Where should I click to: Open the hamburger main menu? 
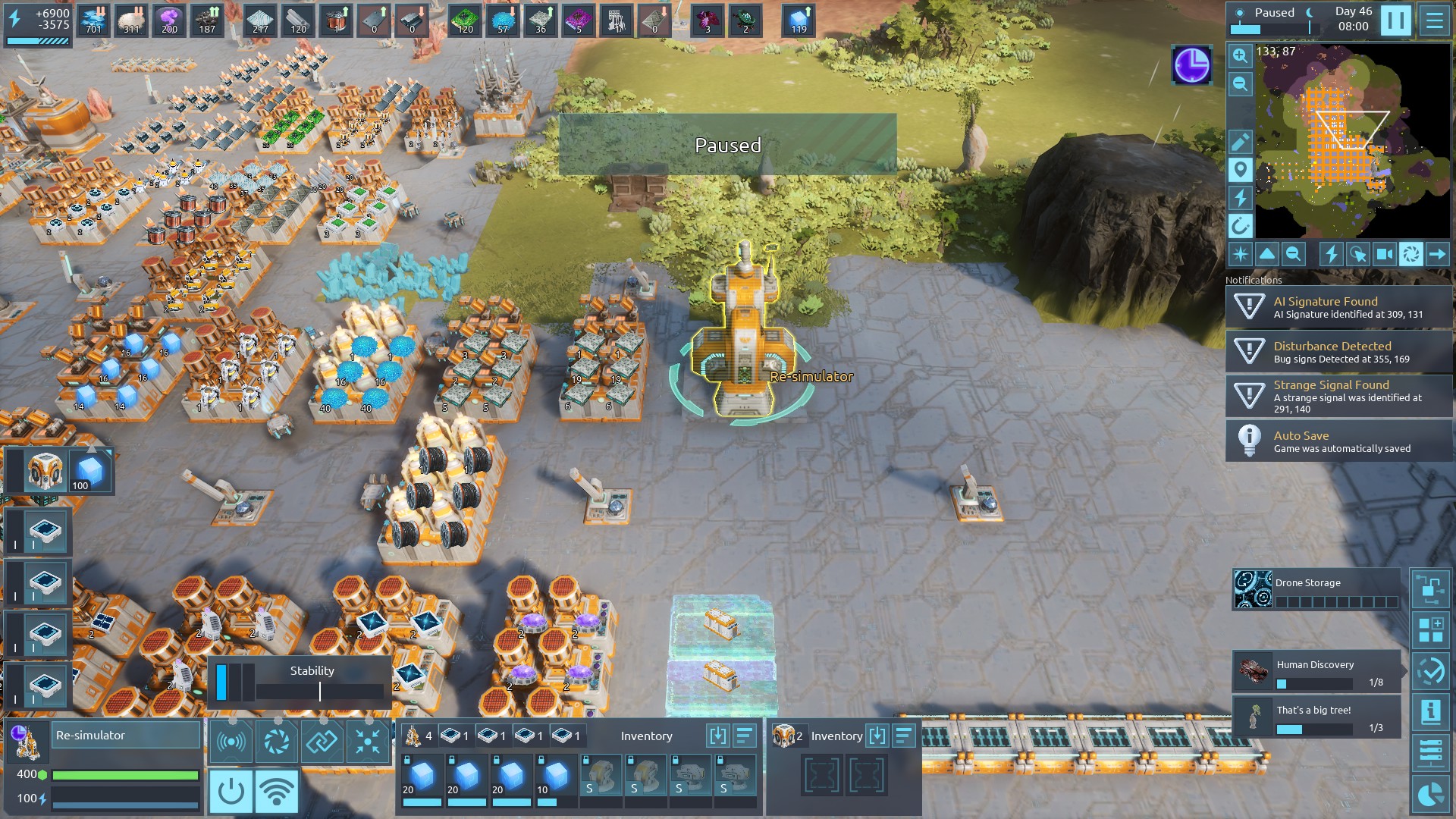click(x=1434, y=20)
